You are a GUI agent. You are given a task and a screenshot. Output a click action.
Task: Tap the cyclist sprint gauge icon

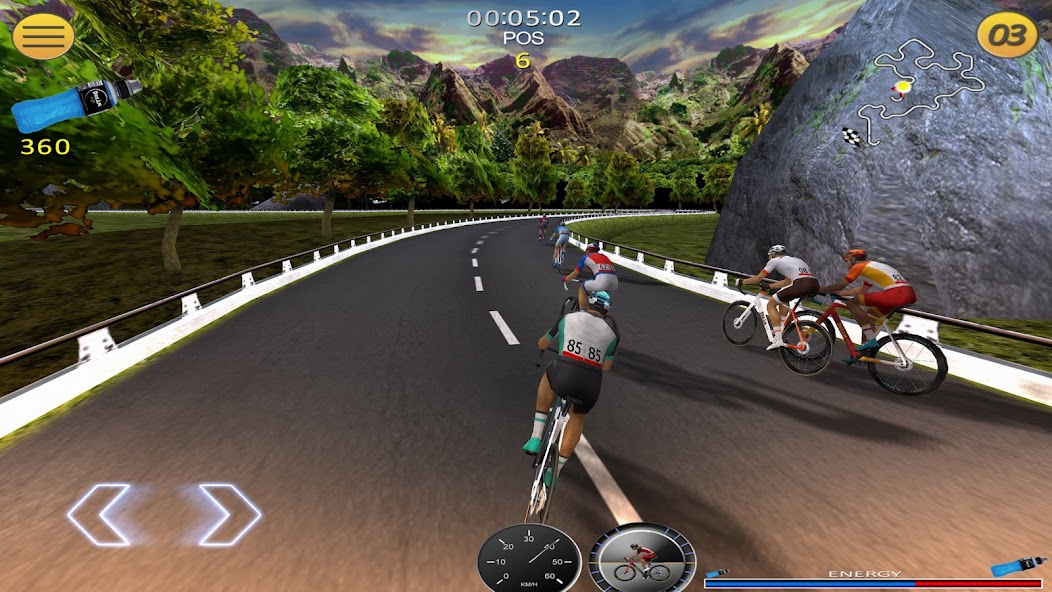tap(641, 560)
